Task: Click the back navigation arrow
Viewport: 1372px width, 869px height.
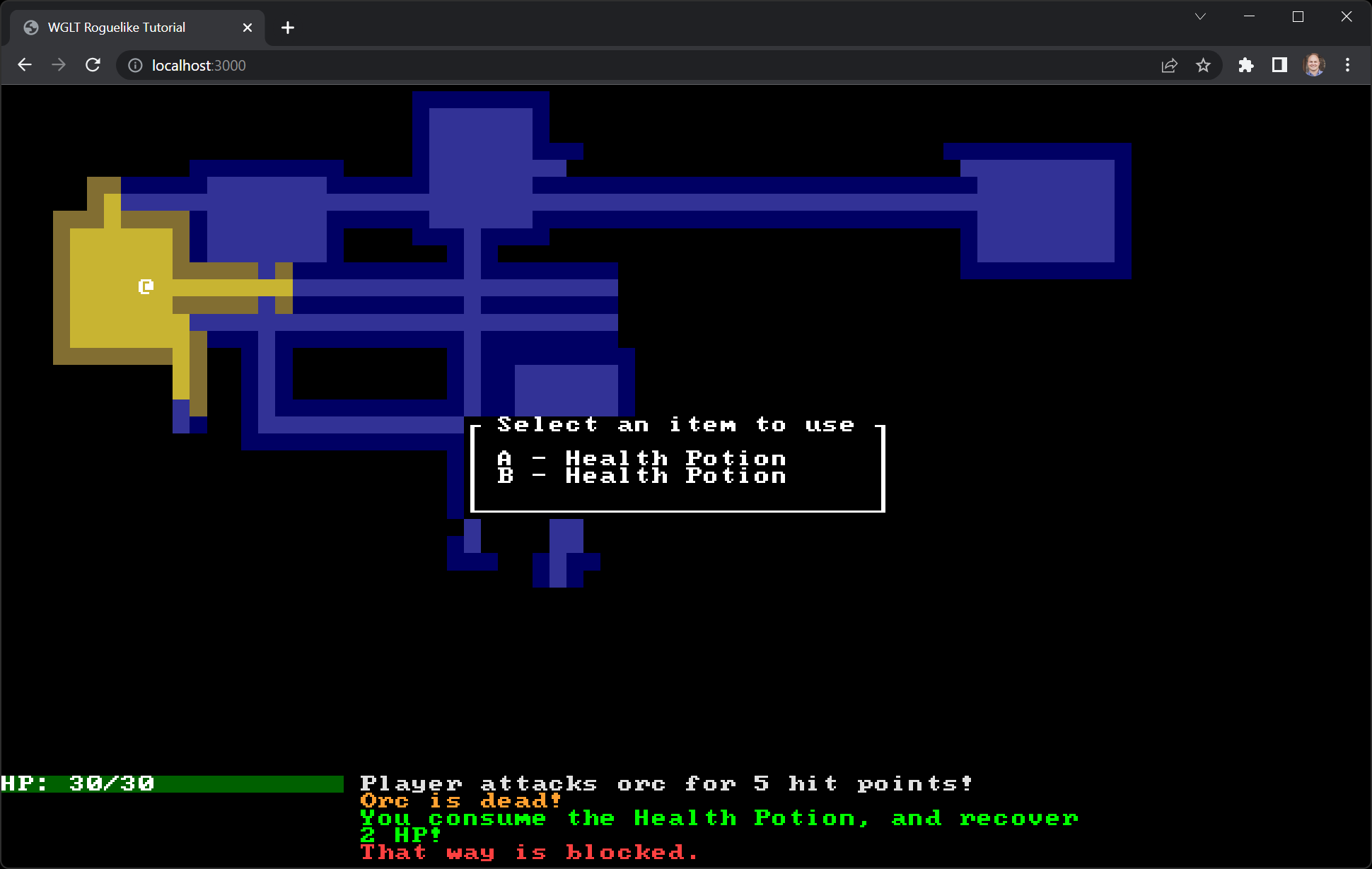Action: coord(24,65)
